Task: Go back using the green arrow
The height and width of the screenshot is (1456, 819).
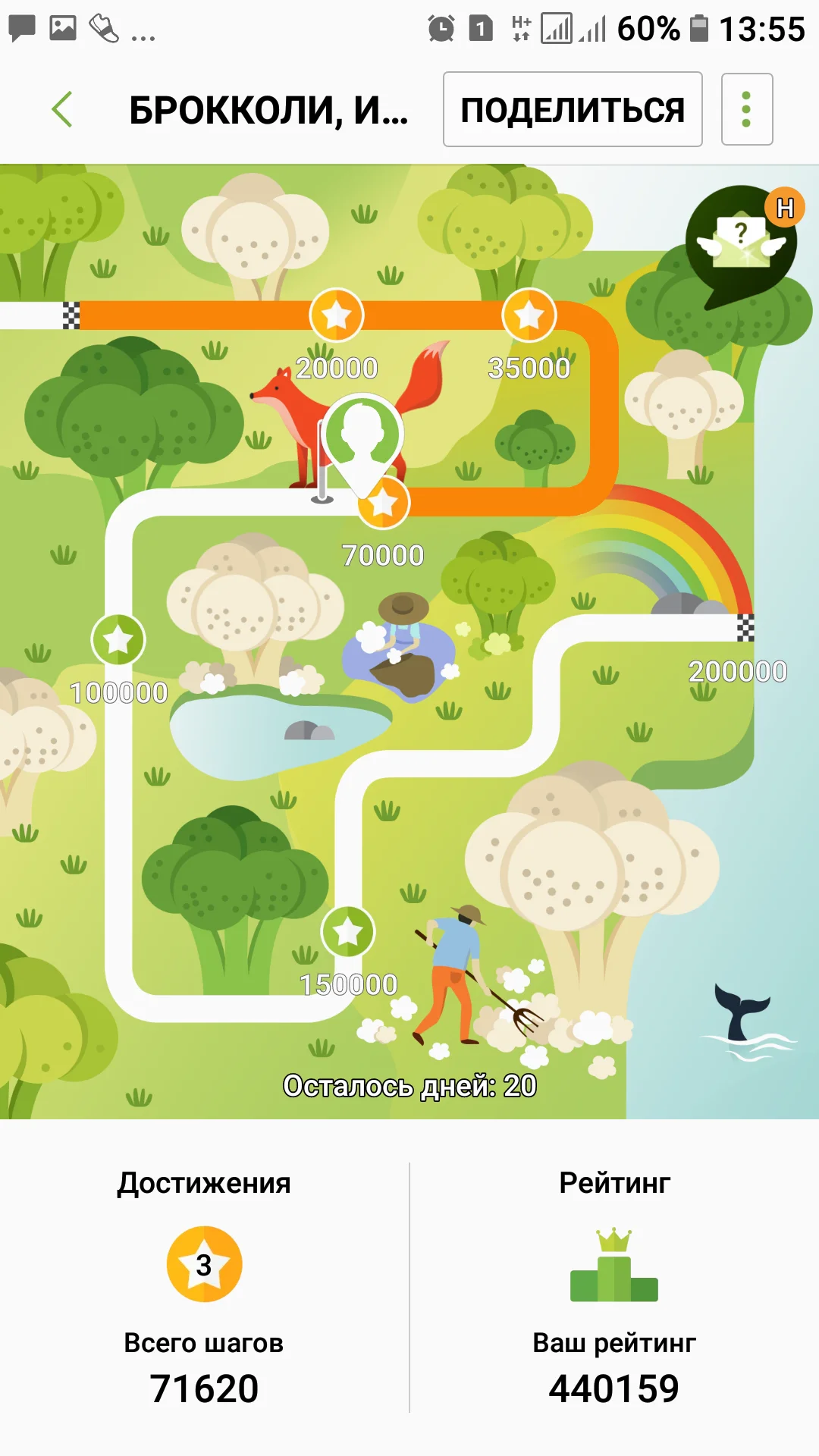Action: click(x=62, y=109)
